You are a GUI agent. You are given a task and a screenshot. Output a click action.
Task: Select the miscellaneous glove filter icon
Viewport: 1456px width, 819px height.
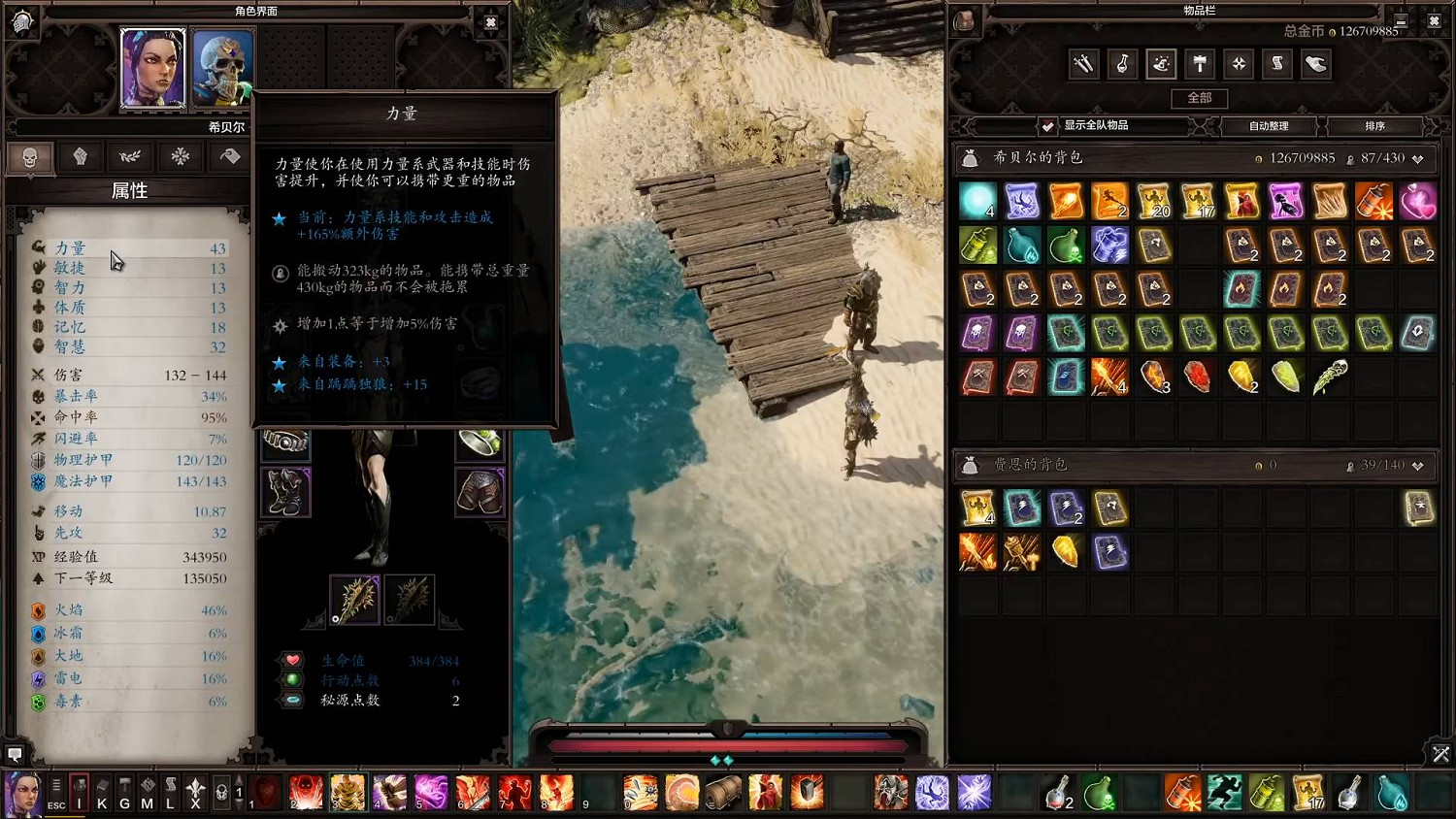[1316, 64]
